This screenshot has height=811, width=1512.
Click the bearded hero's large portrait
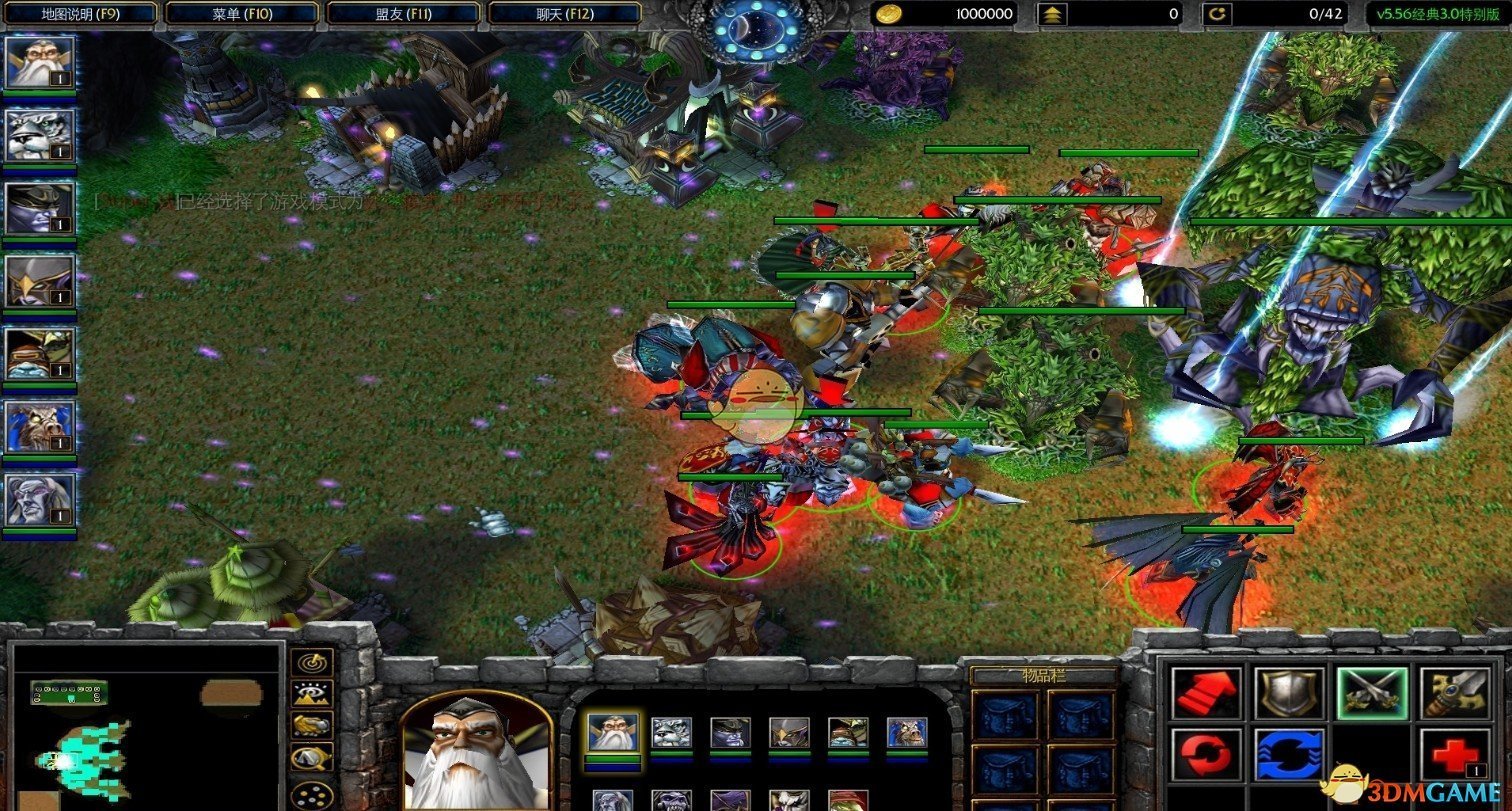point(477,750)
